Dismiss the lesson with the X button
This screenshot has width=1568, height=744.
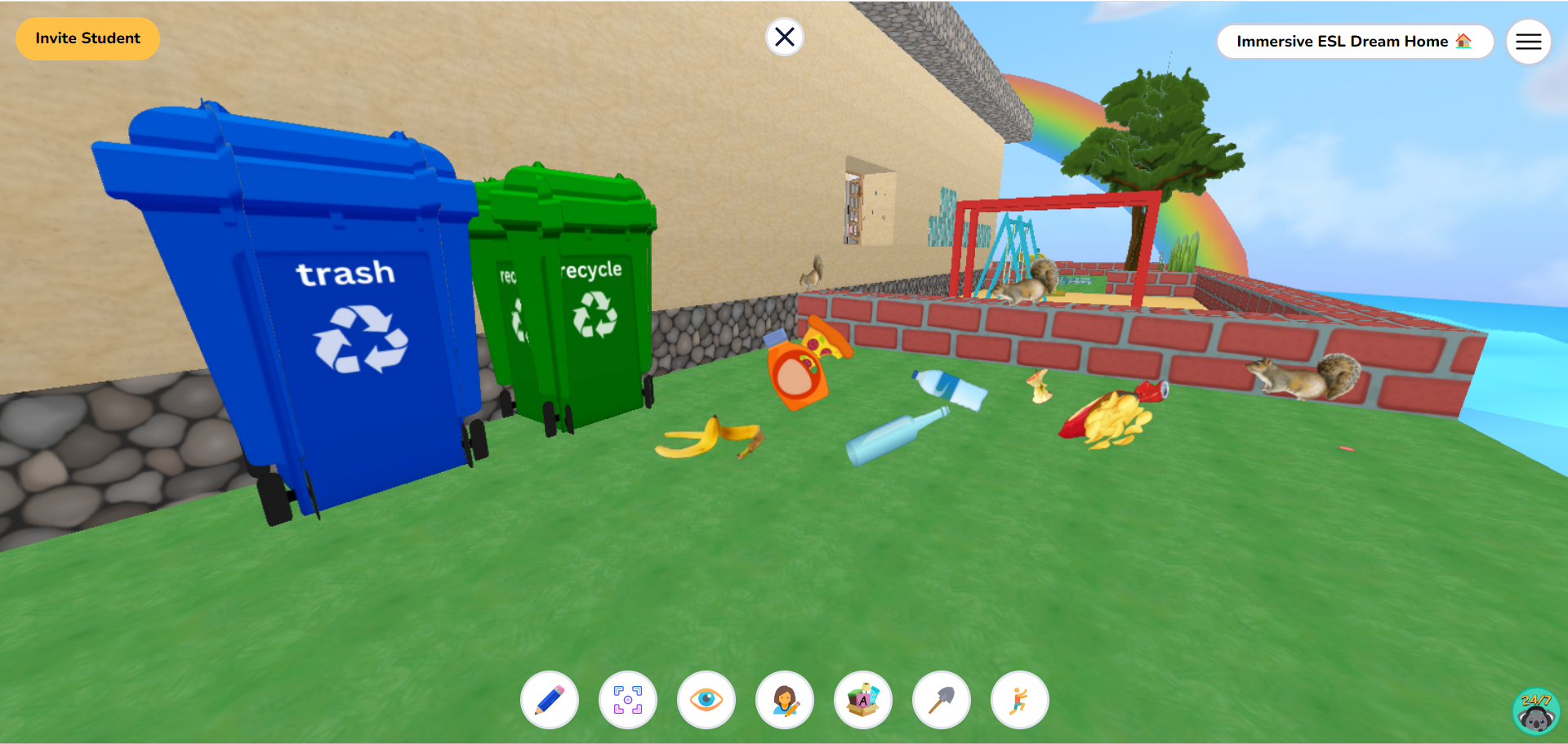[x=784, y=36]
